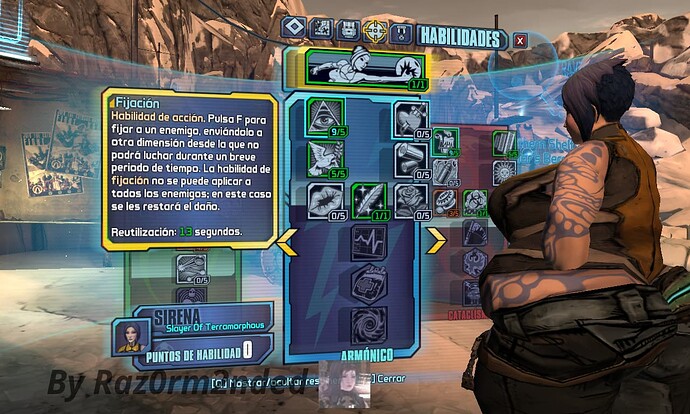
Task: Open the missions tab with diamond icon
Action: 294,29
